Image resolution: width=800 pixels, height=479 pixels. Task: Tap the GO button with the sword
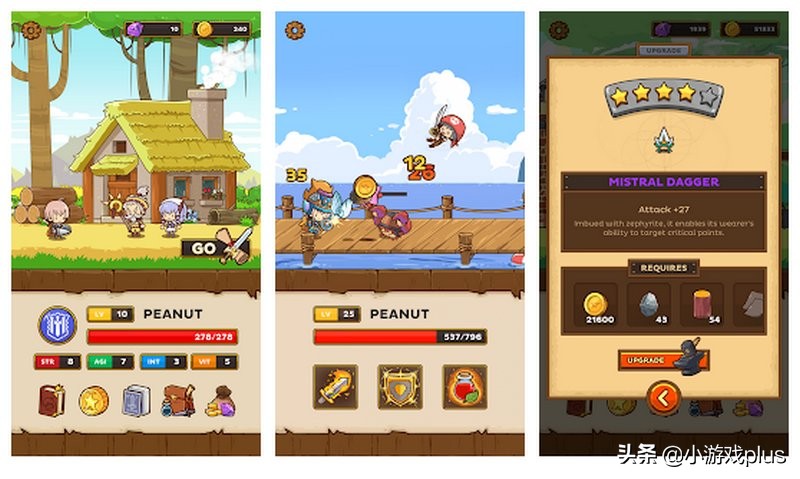point(216,248)
